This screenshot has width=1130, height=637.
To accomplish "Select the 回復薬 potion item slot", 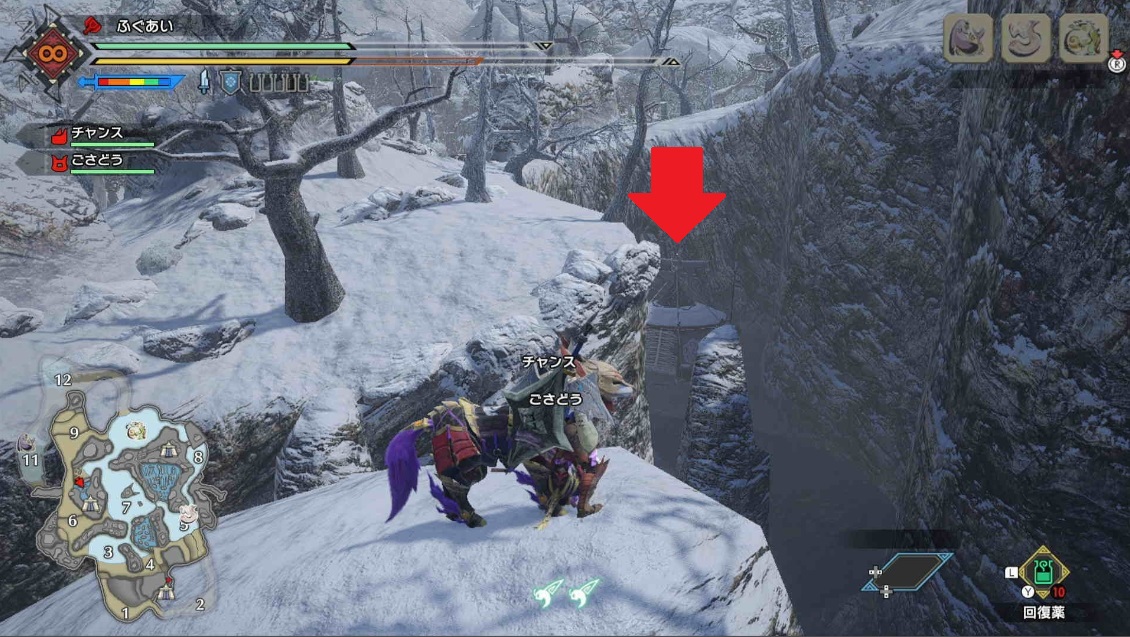I will [1044, 574].
